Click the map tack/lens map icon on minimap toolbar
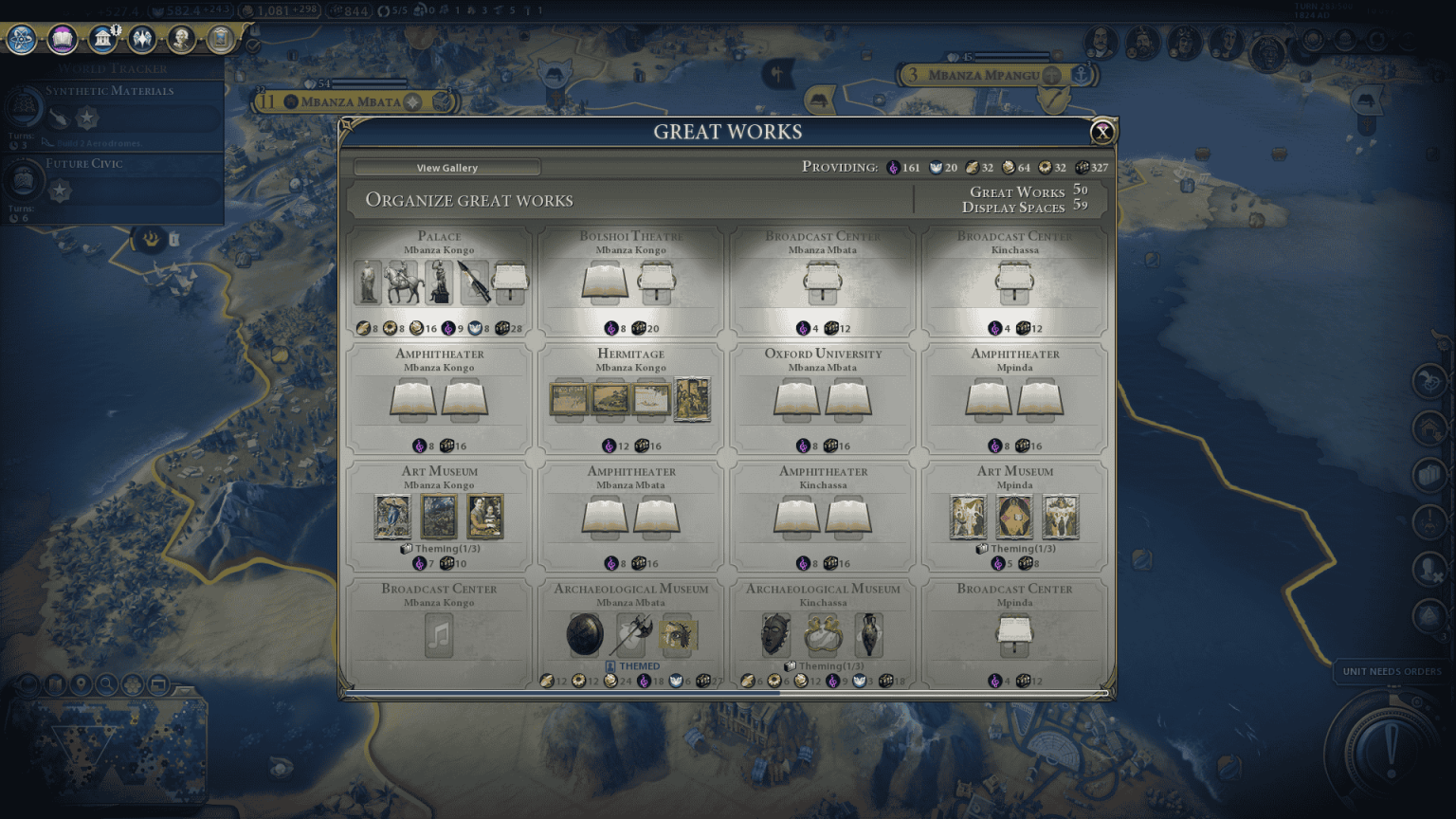1456x819 pixels. coord(56,684)
